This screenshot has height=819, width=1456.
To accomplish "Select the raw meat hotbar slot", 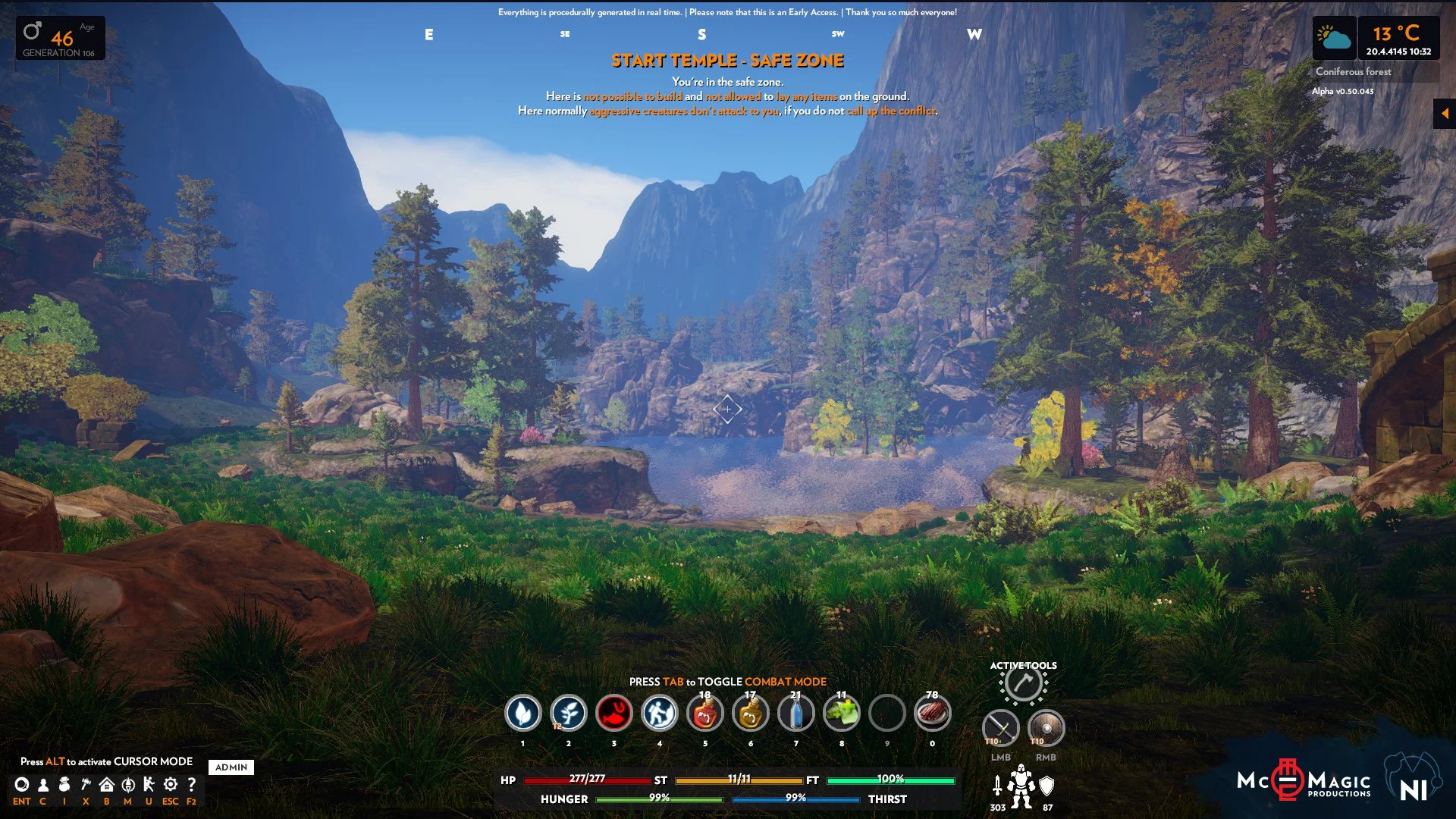I will coord(933,714).
